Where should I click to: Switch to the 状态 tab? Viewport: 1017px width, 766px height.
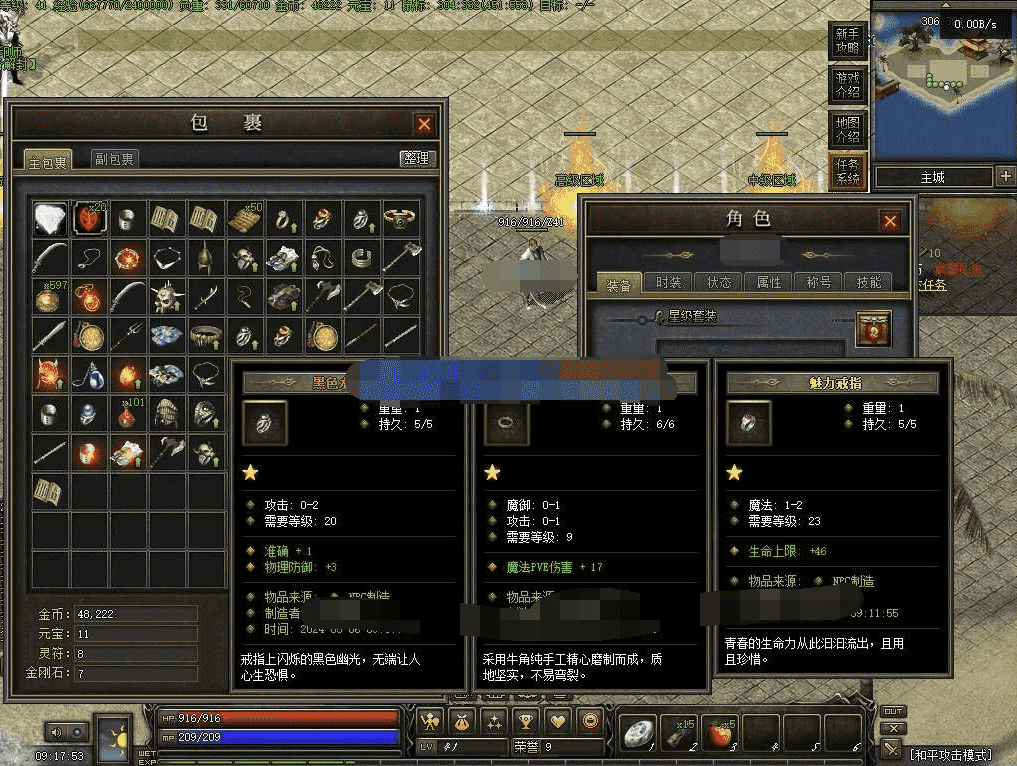(718, 283)
